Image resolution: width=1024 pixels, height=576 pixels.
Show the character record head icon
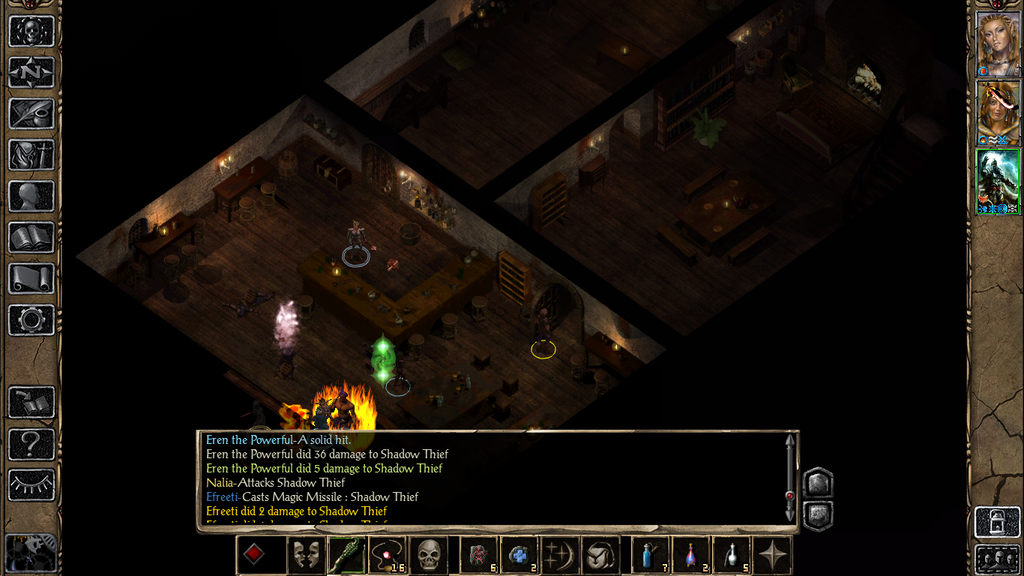click(31, 196)
